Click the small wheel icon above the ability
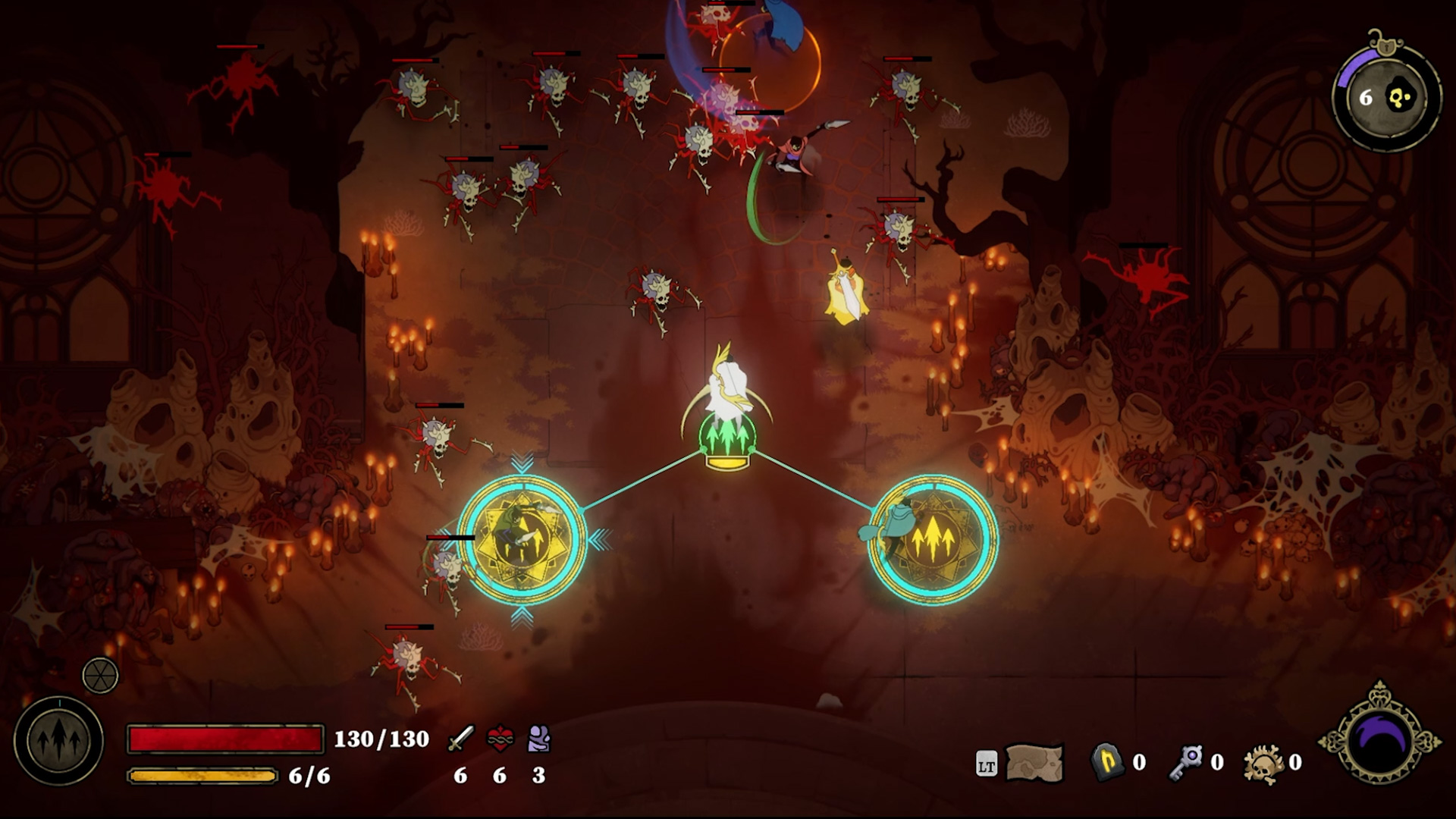Viewport: 1456px width, 819px height. [100, 675]
